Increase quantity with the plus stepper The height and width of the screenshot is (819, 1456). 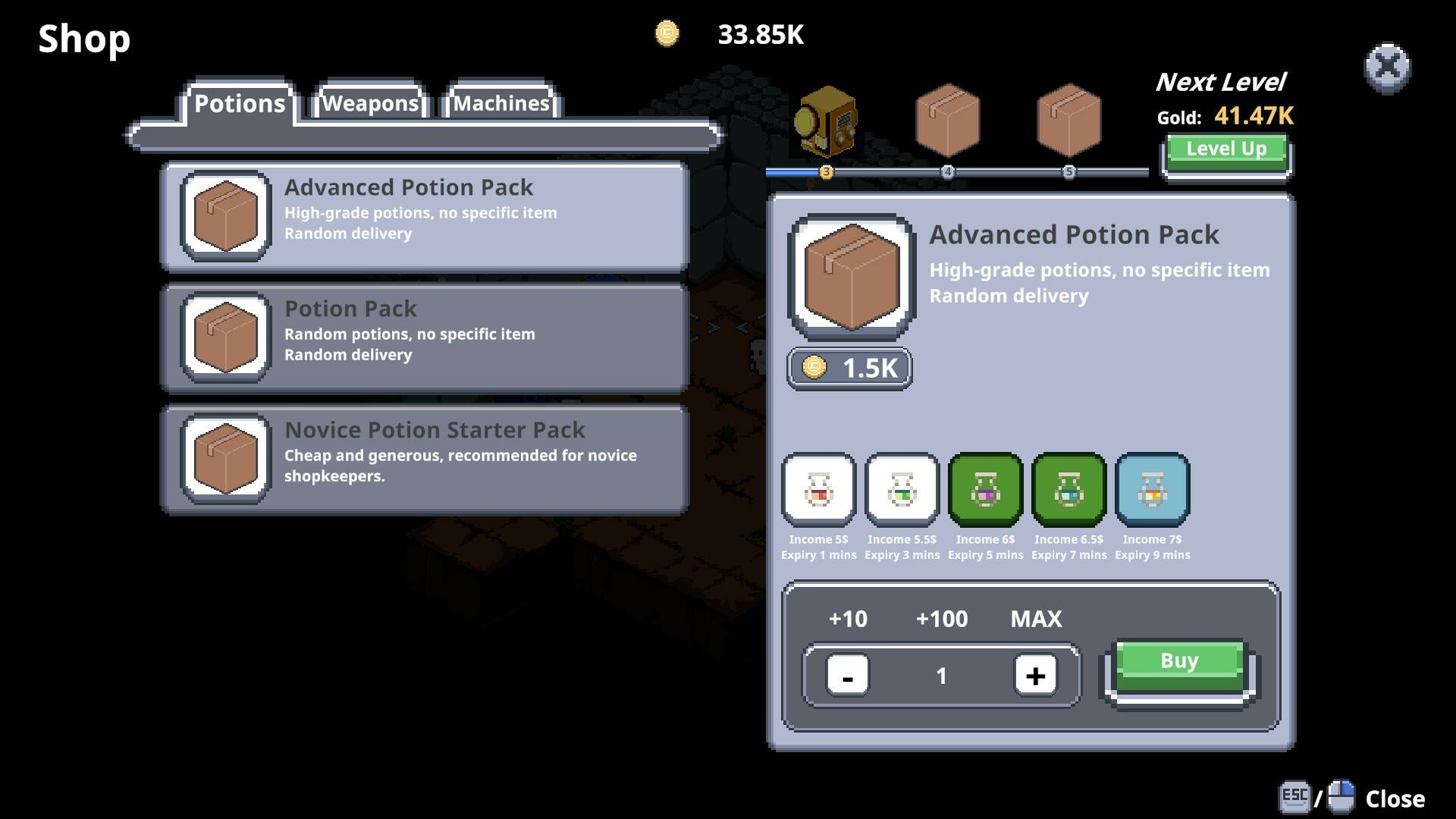pos(1036,675)
